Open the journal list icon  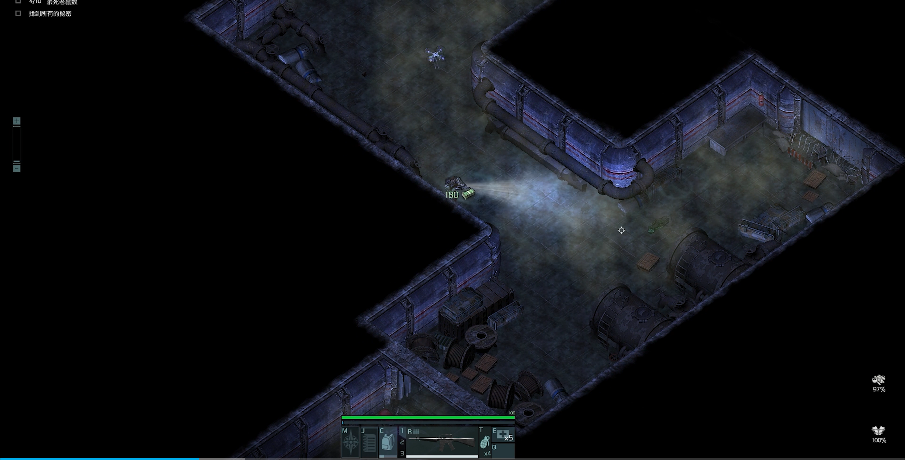(x=369, y=442)
